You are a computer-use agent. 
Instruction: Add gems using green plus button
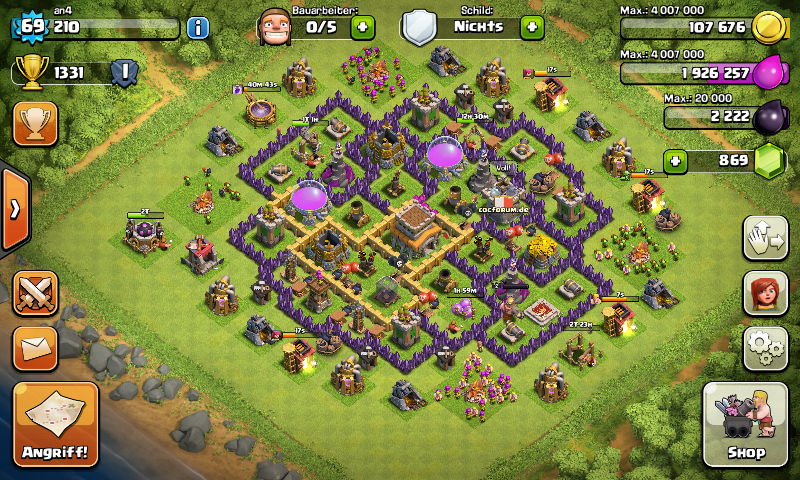point(677,160)
